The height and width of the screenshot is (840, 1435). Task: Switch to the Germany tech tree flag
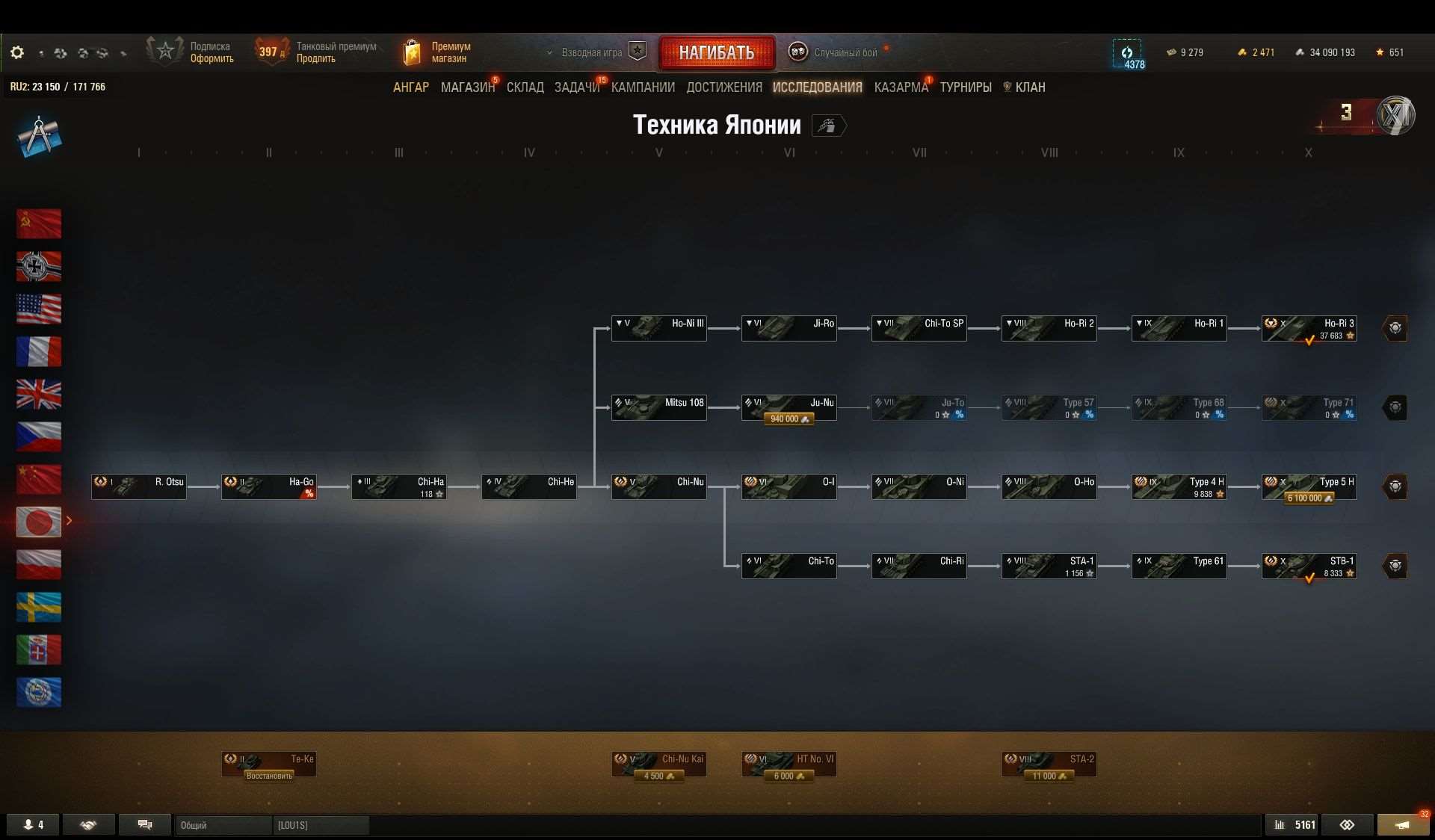point(39,266)
